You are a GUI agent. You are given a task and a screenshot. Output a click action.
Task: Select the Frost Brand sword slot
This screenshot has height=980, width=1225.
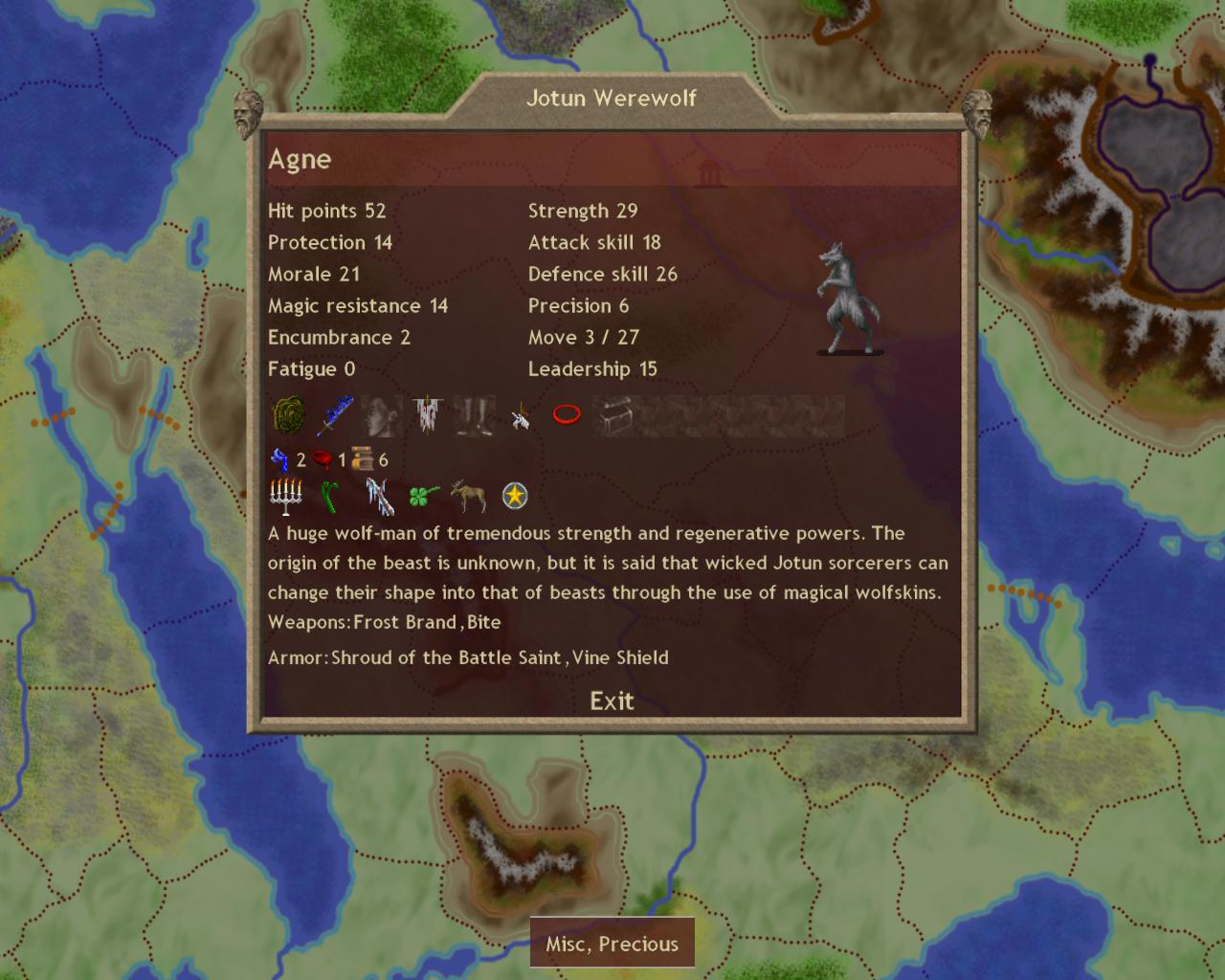tap(334, 415)
